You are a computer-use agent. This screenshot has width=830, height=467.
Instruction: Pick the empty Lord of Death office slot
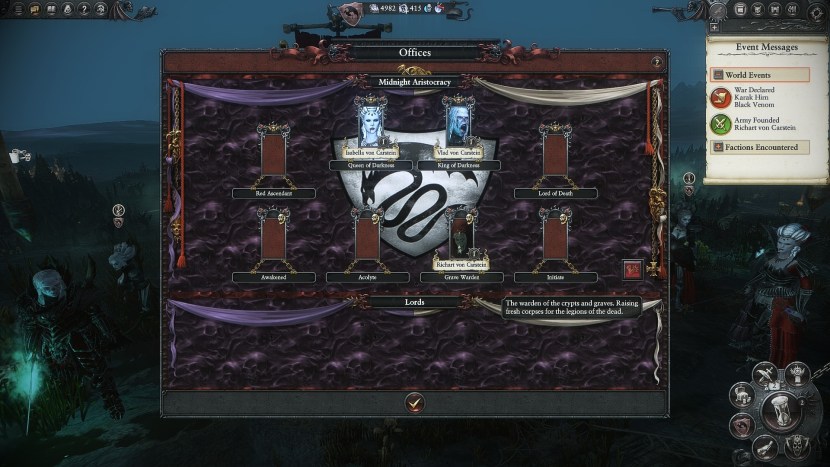tap(555, 153)
